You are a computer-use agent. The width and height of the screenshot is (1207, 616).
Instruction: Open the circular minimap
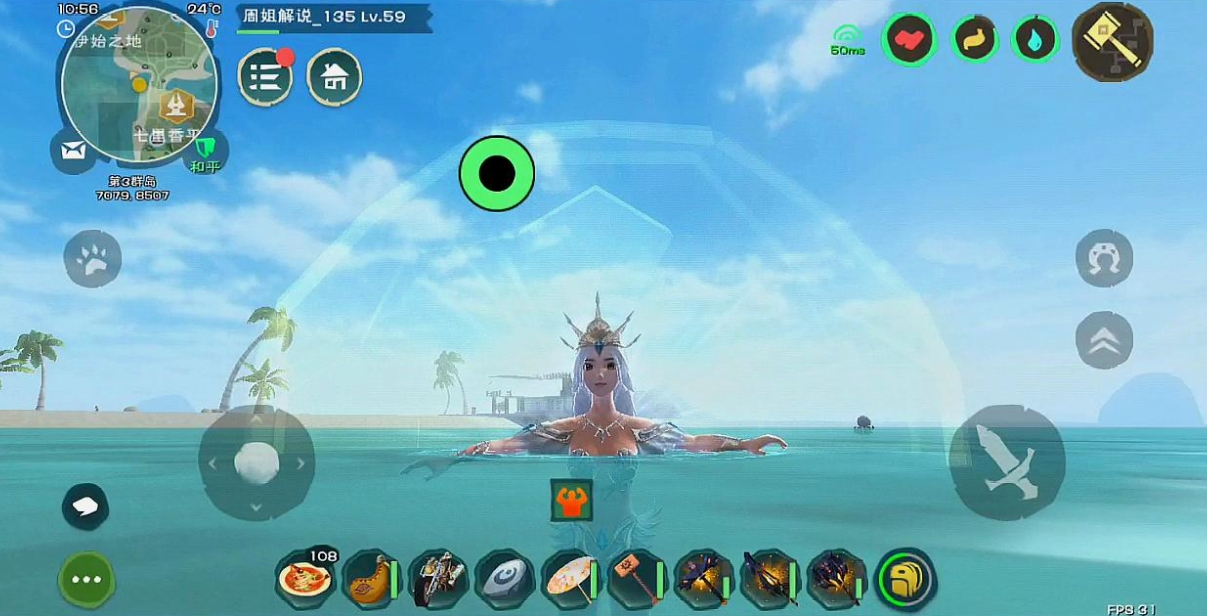coord(139,84)
